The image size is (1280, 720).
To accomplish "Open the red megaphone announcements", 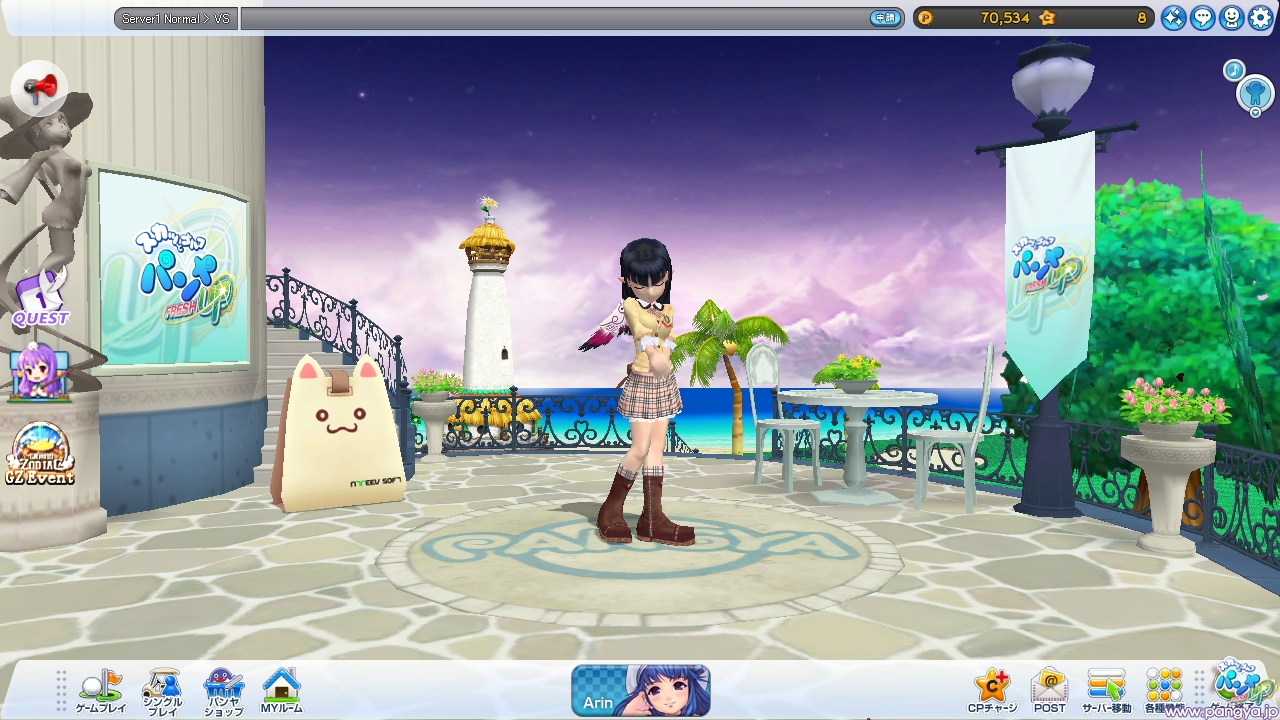I will pos(39,89).
